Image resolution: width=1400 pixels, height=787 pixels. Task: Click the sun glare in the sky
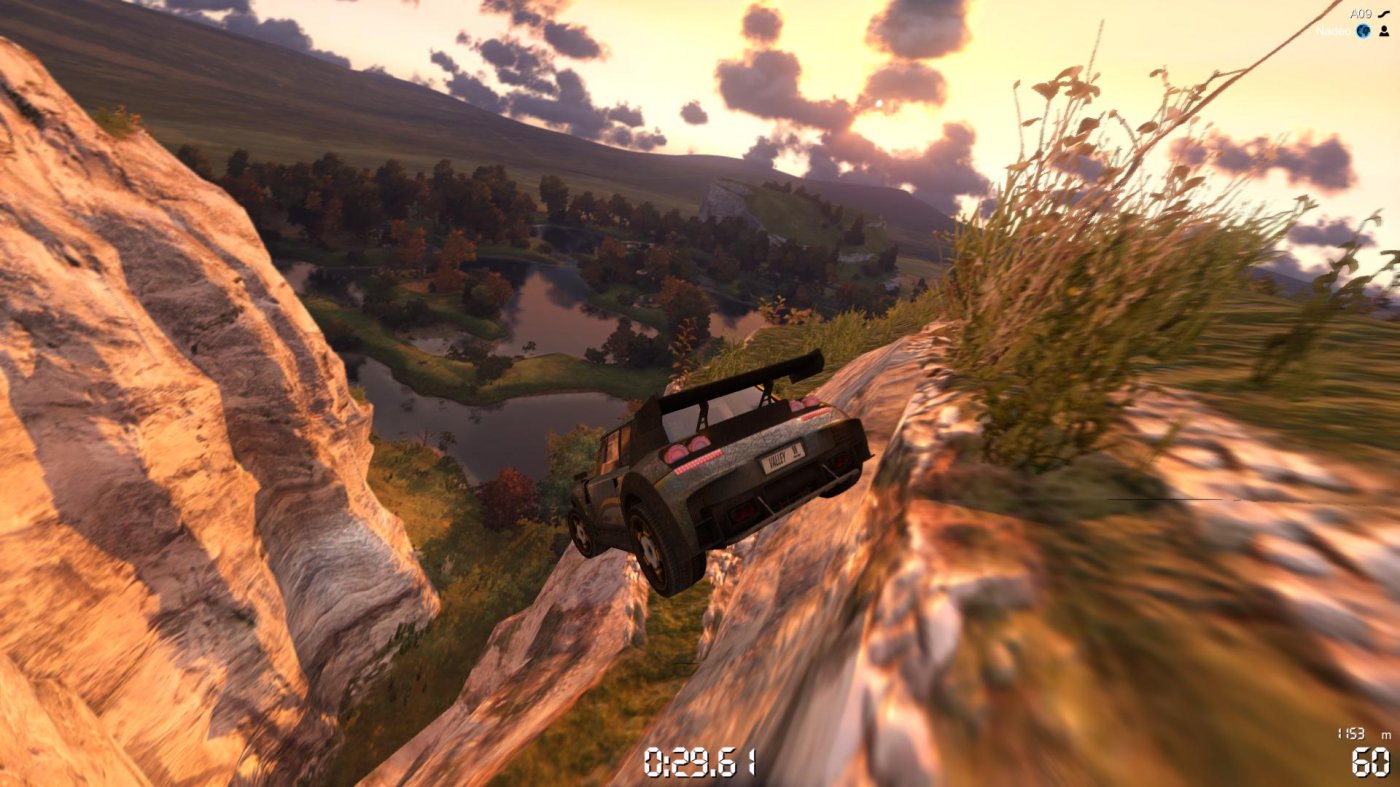(x=878, y=103)
